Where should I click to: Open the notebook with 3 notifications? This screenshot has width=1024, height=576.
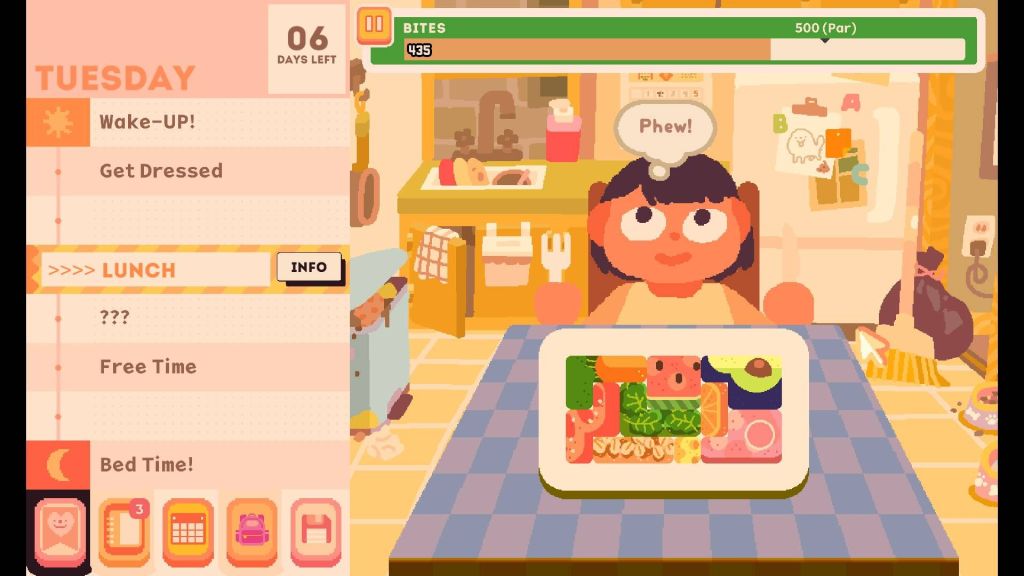pyautogui.click(x=124, y=531)
